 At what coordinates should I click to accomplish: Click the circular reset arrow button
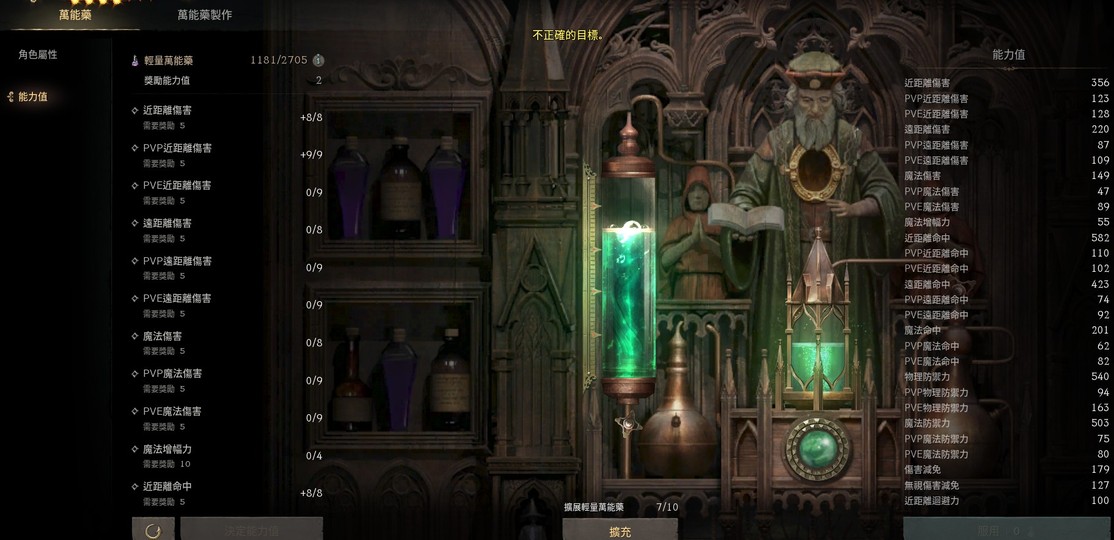(153, 530)
